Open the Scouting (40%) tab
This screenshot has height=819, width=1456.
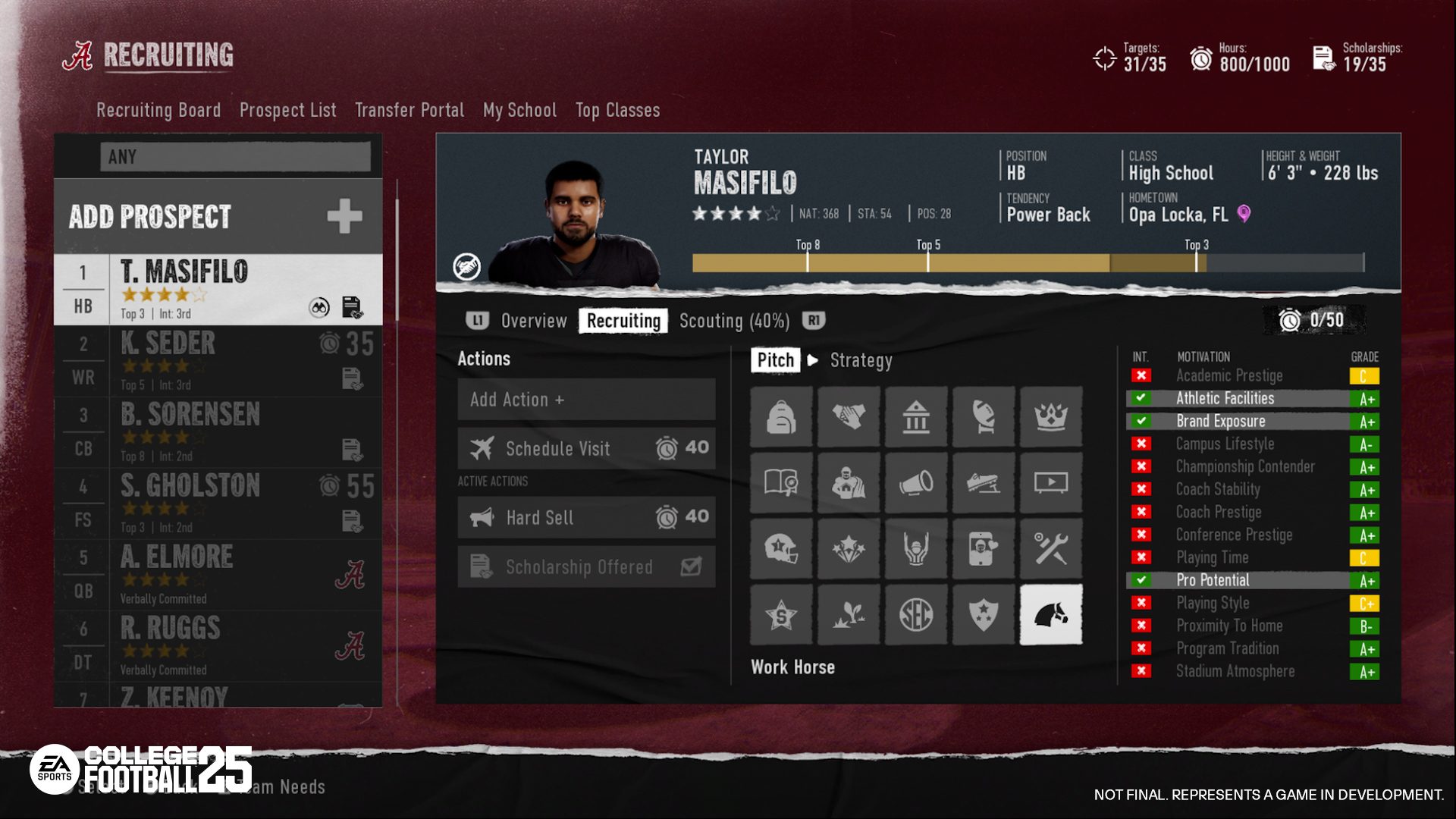tap(734, 321)
